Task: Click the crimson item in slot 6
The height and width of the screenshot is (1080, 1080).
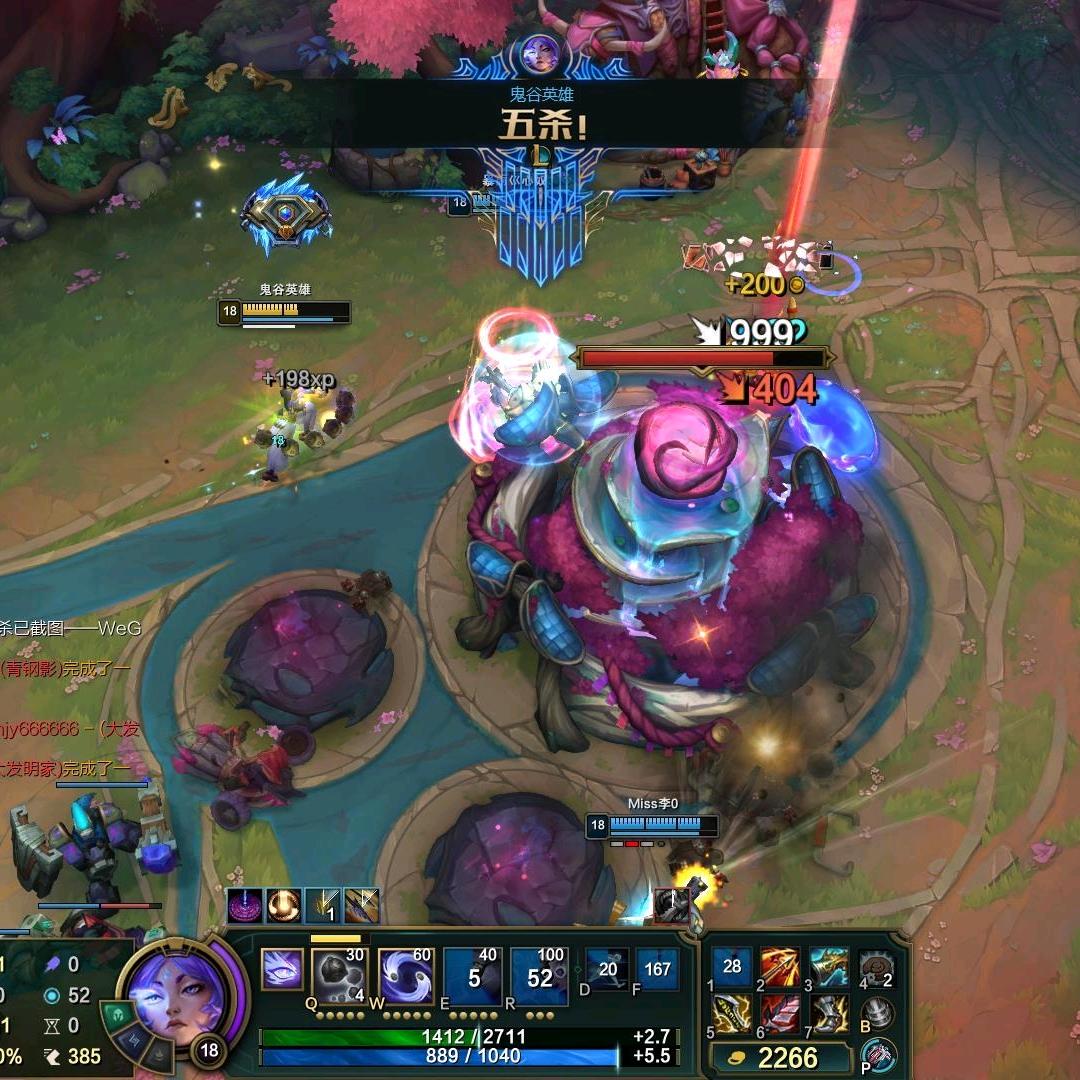Action: (x=780, y=1014)
